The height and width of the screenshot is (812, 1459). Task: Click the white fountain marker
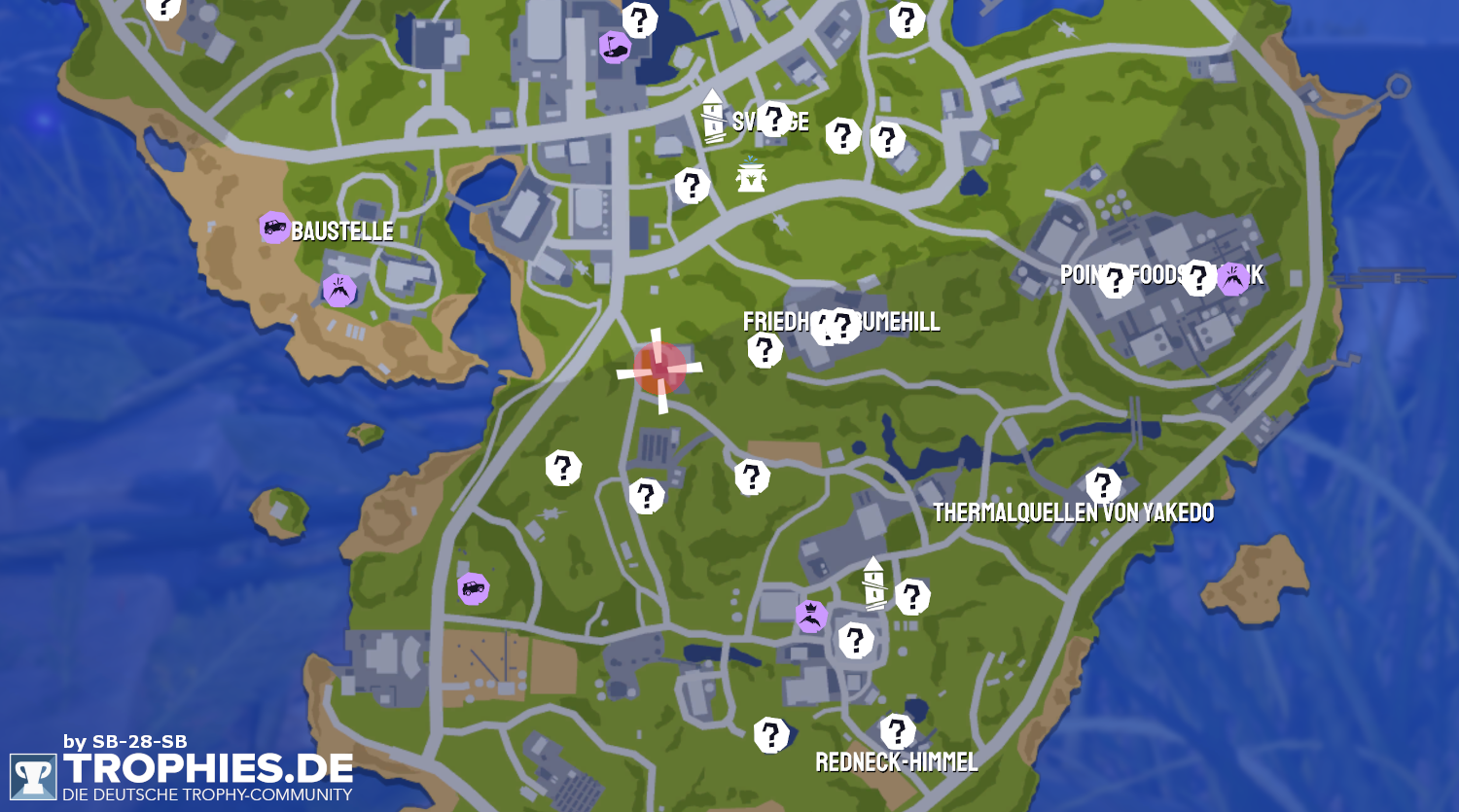(x=751, y=175)
